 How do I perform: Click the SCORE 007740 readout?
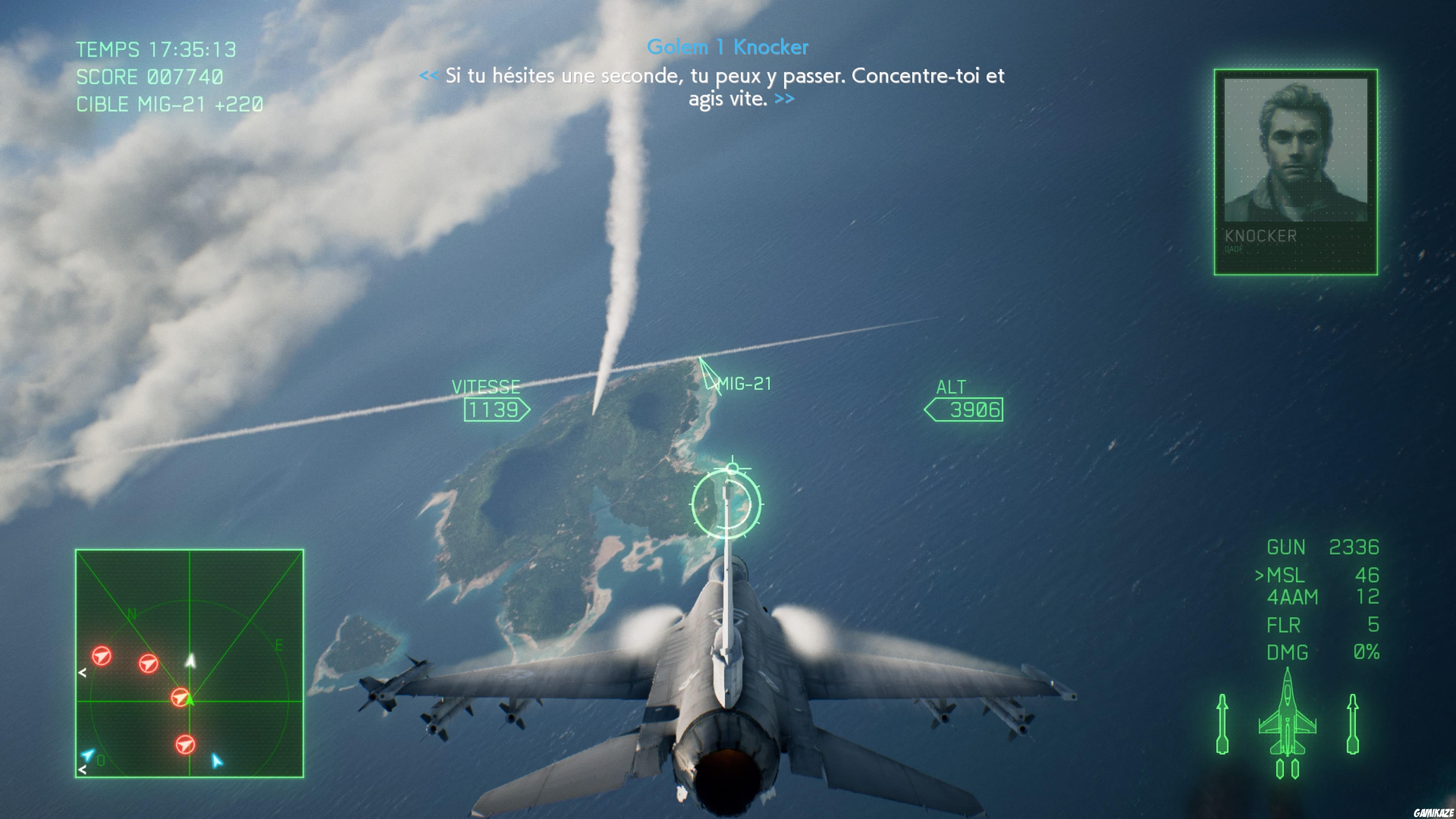(x=150, y=77)
